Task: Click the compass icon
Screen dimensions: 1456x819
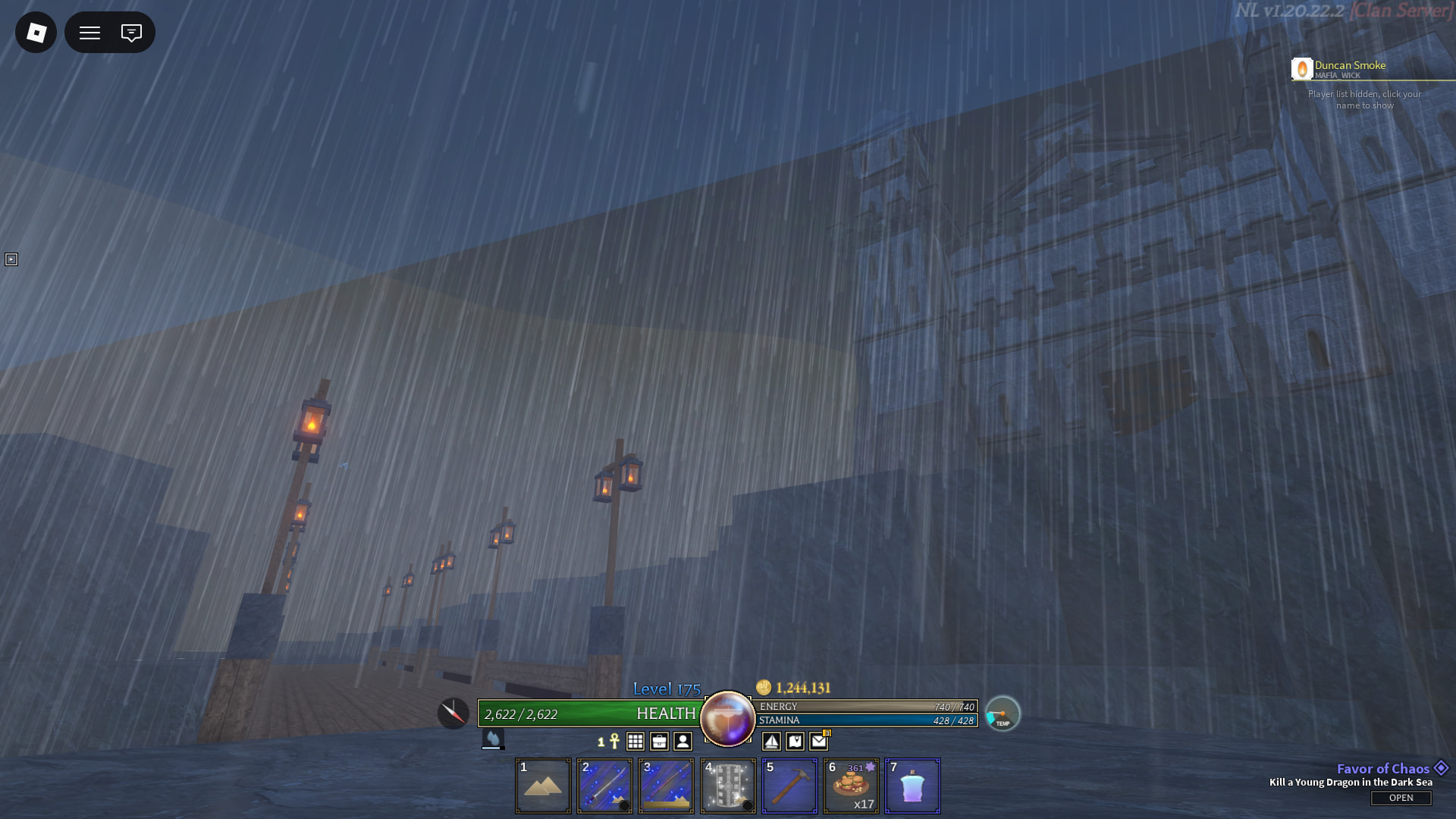Action: [x=453, y=714]
